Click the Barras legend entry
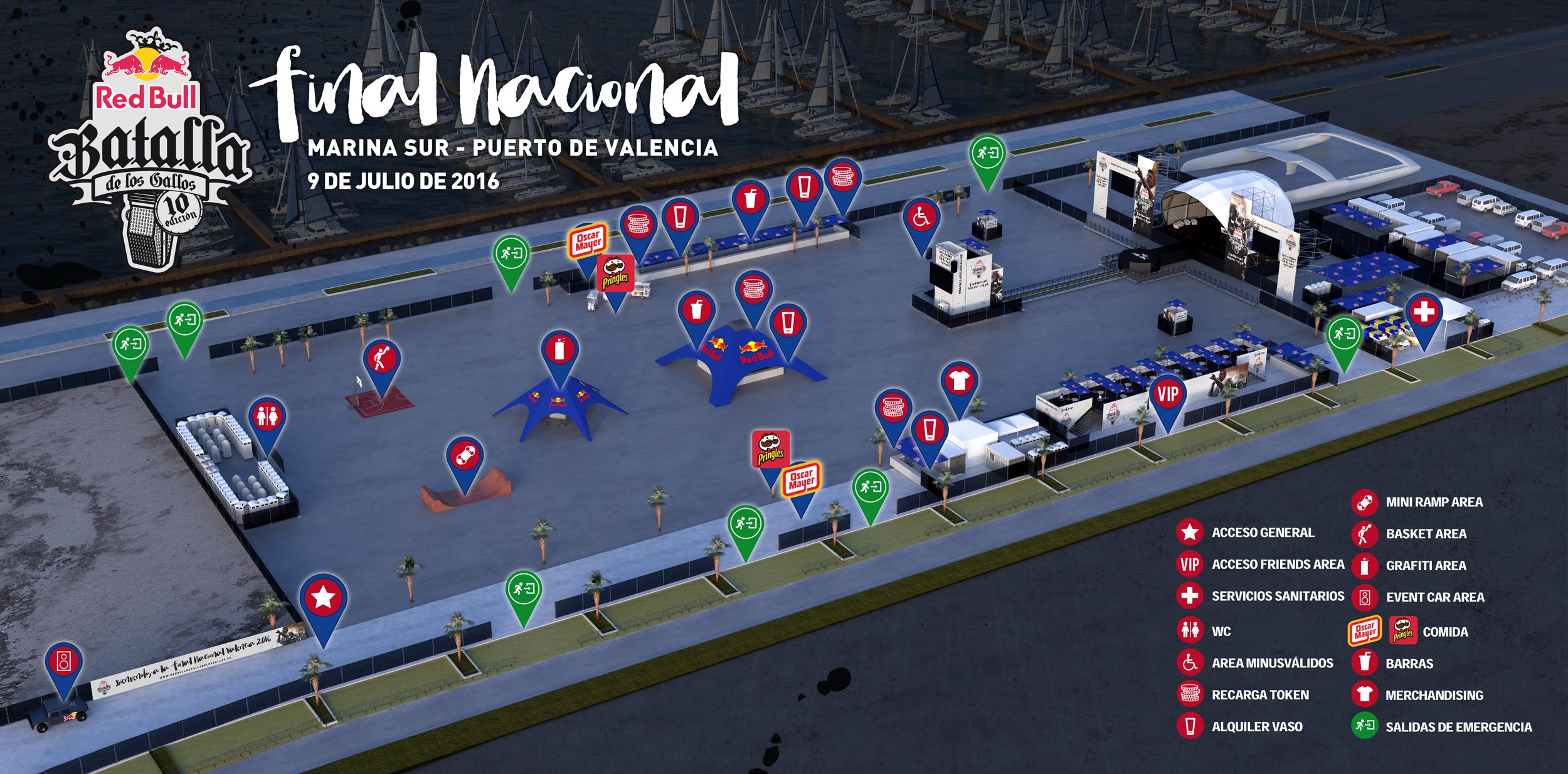 [x=1409, y=664]
